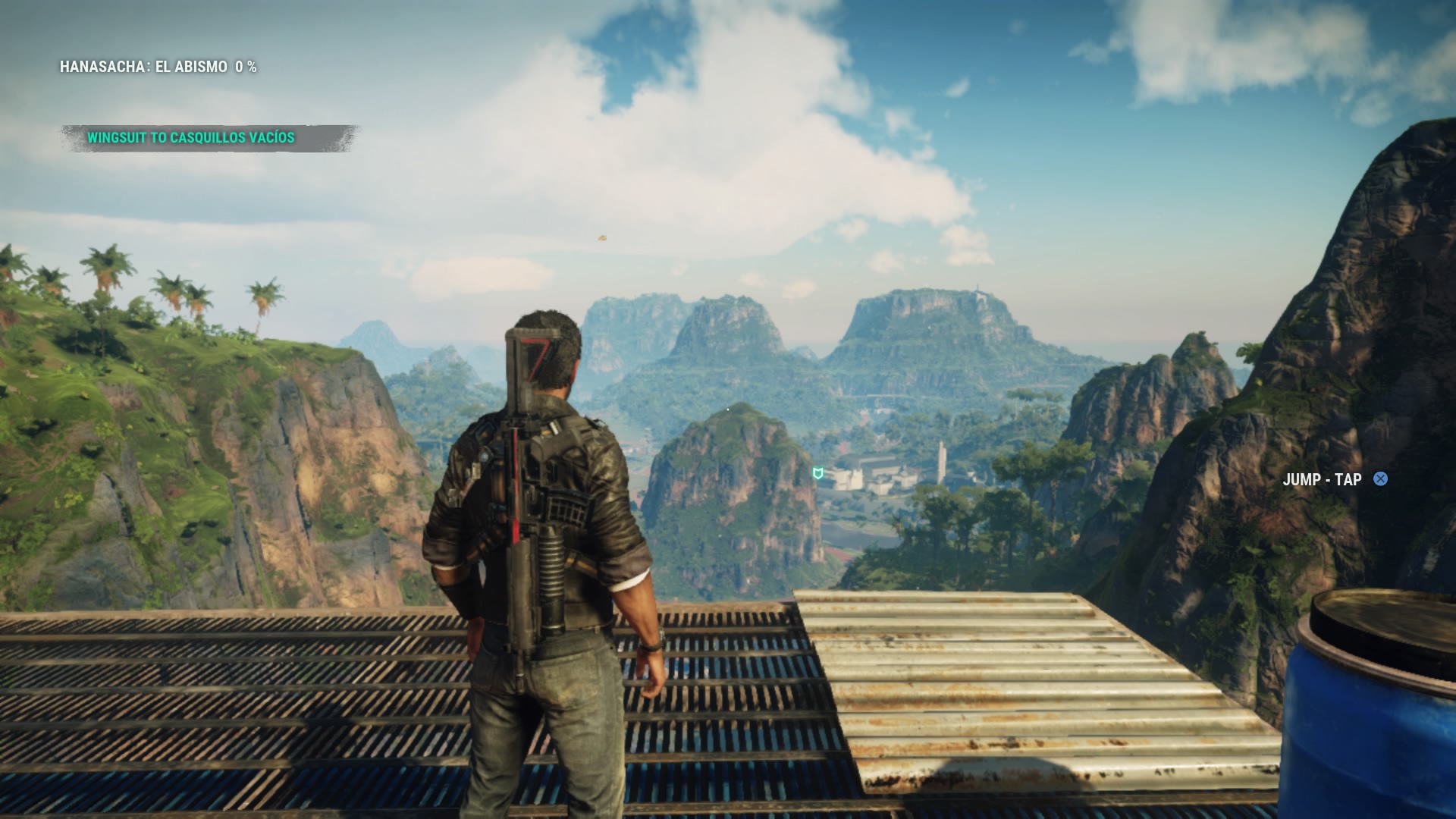Click the crosshair reticle dot at screen center
The width and height of the screenshot is (1456, 819).
728,409
